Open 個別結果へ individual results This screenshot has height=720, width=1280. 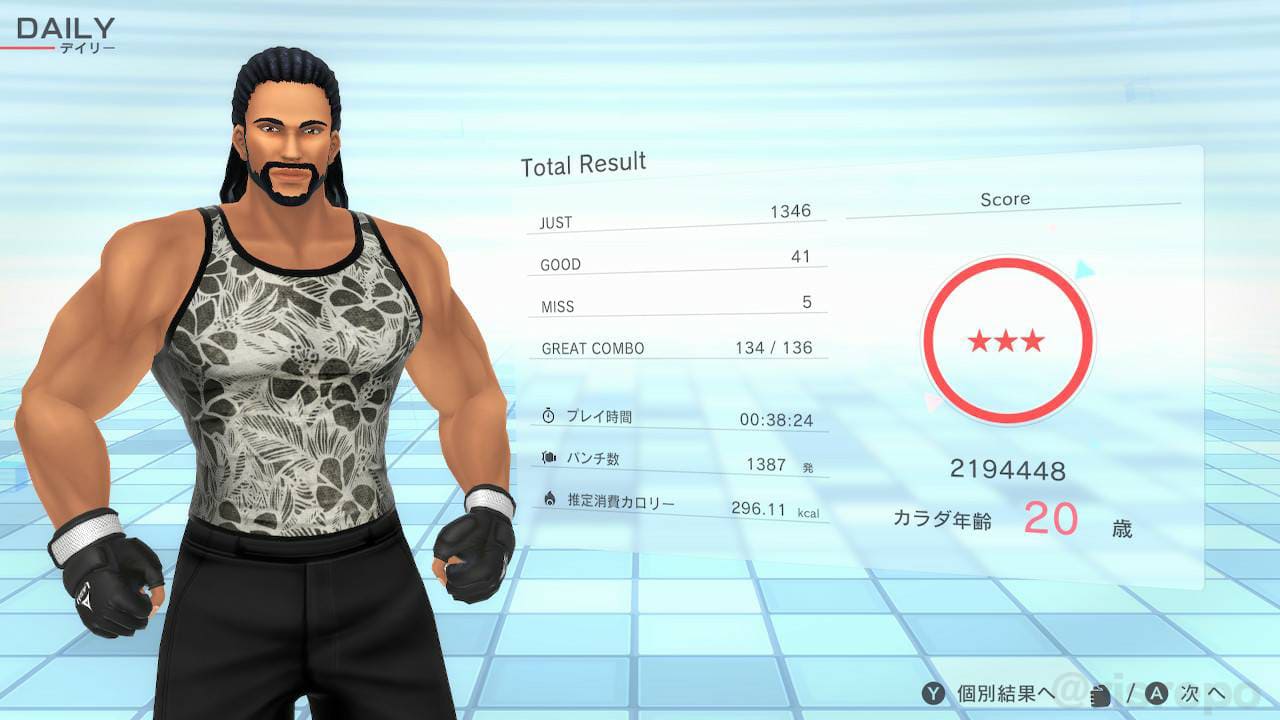click(985, 693)
